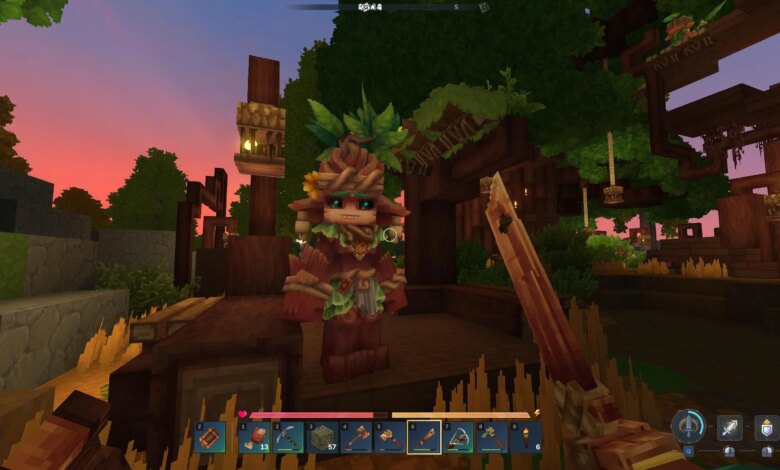Activate the glowing sword slash ability
Screen dimensions: 780x470
pos(730,427)
